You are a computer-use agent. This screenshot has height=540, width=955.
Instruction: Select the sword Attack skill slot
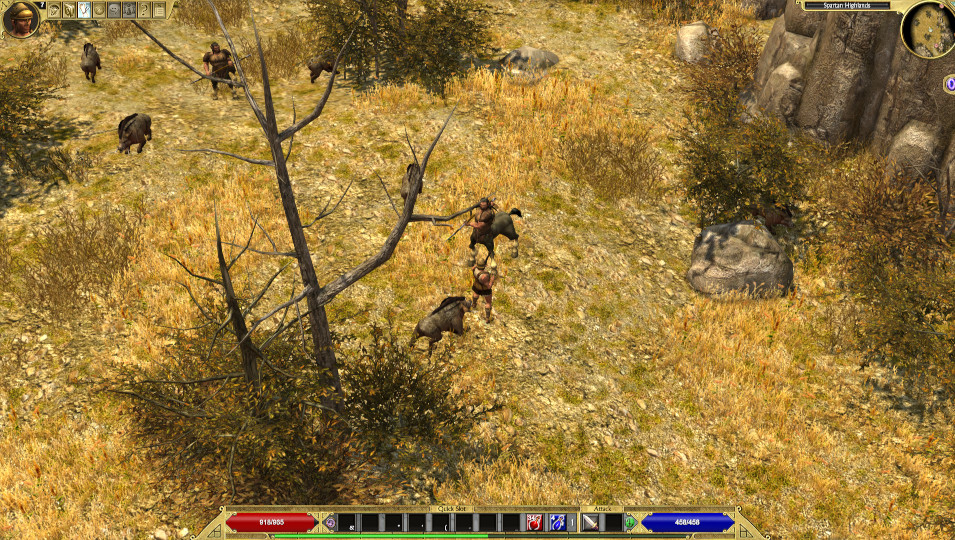point(590,522)
